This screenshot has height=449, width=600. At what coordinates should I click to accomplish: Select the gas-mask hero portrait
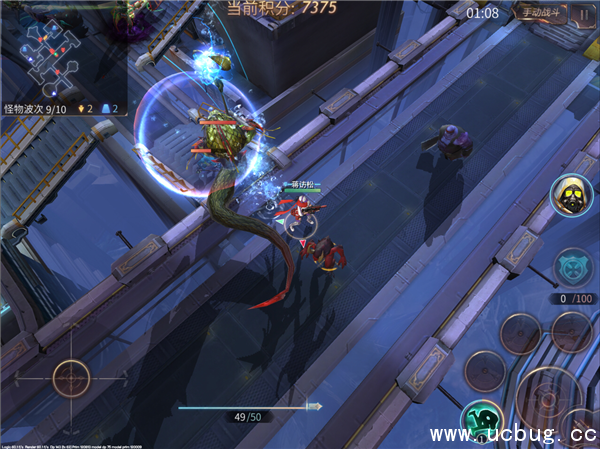tap(573, 194)
